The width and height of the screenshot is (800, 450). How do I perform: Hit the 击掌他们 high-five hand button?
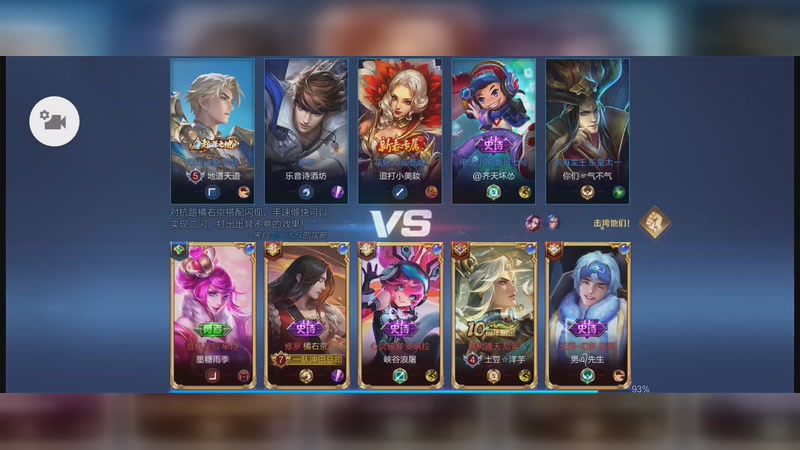coord(655,222)
